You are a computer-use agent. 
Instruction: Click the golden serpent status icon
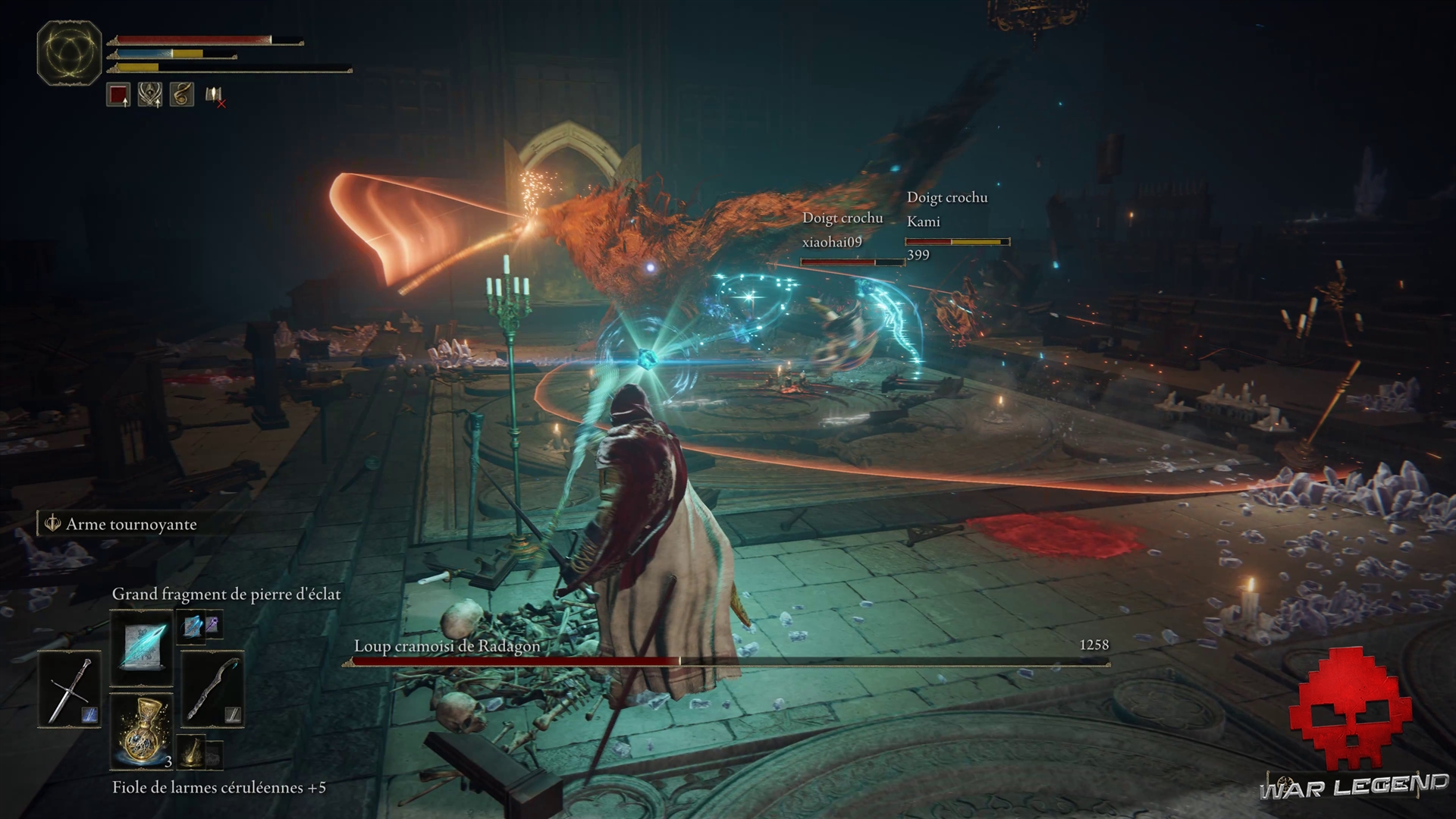click(x=182, y=95)
